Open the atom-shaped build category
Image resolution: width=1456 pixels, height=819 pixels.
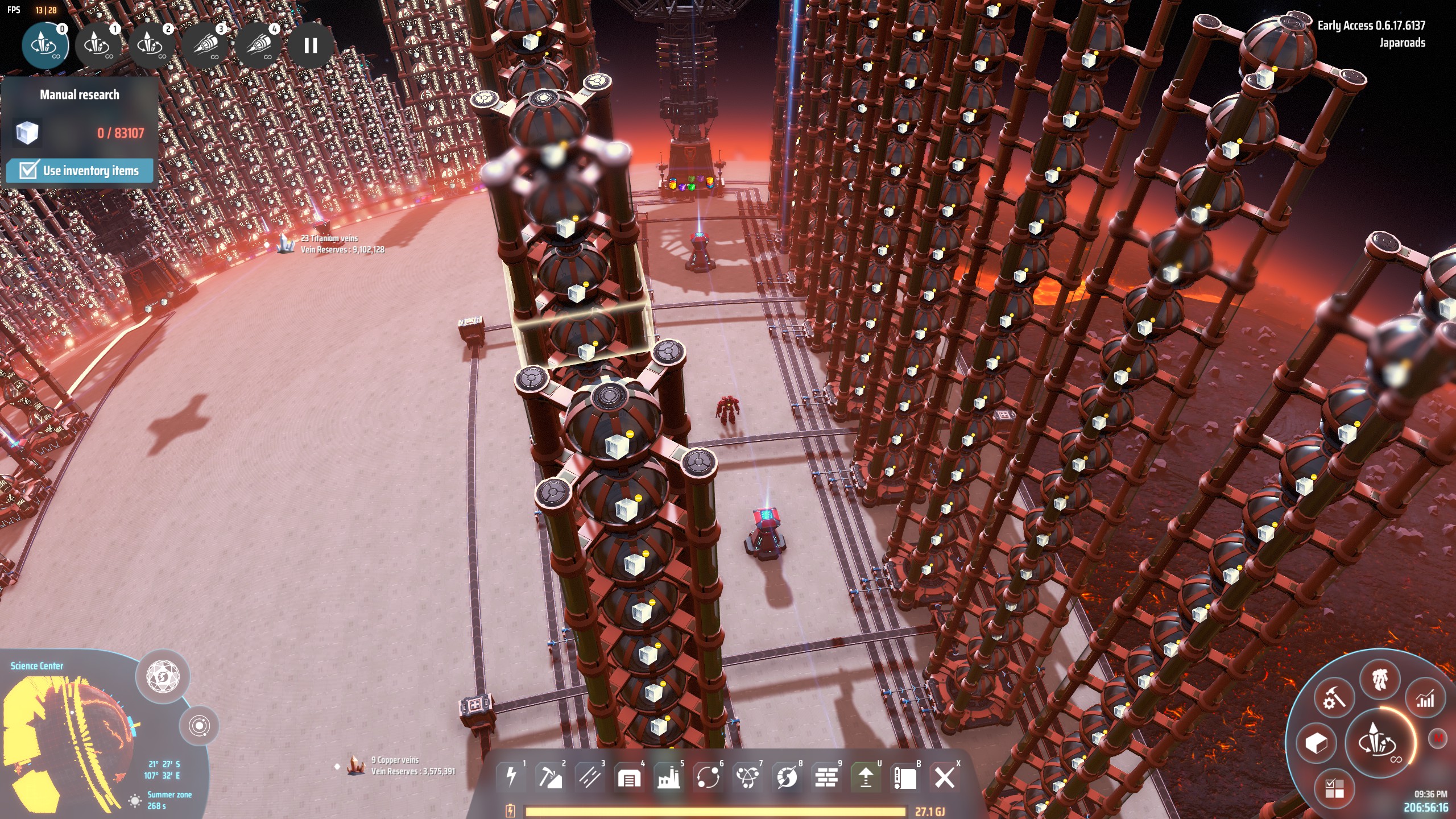747,777
